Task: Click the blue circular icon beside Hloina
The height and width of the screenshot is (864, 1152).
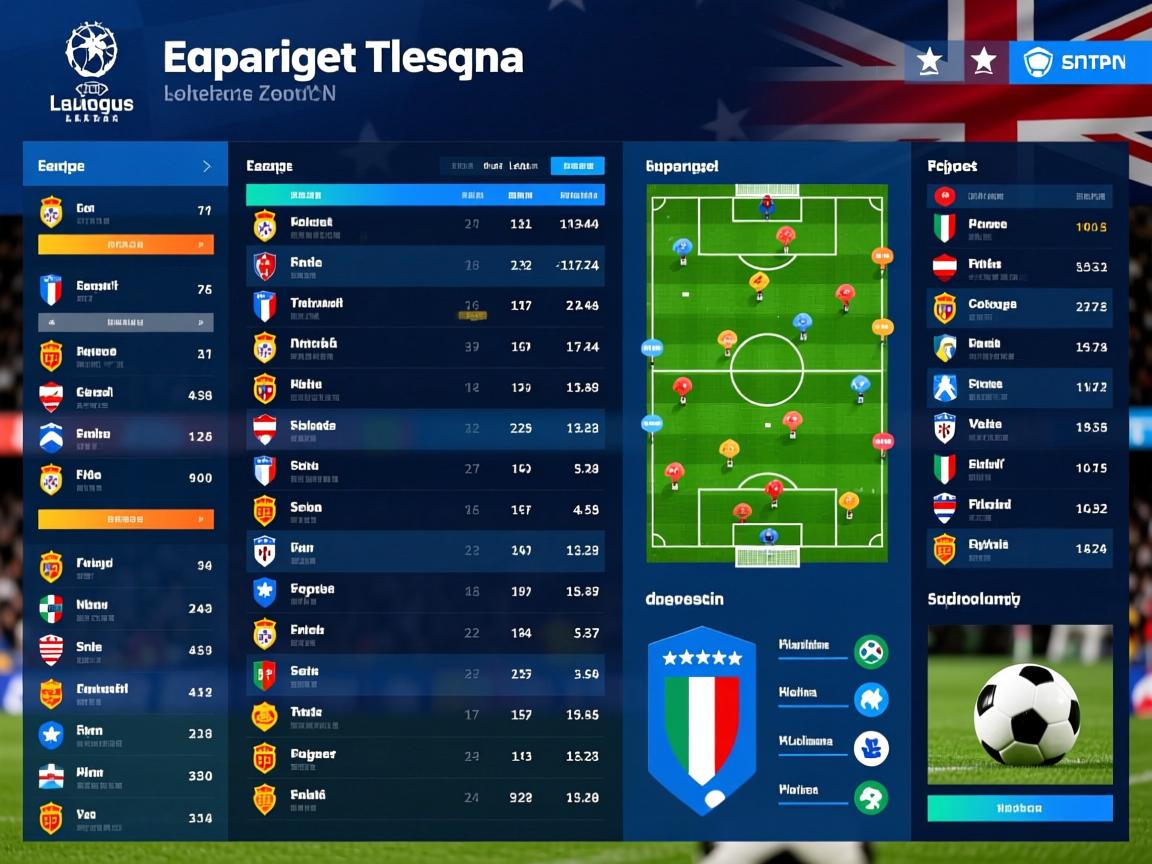Action: 871,699
